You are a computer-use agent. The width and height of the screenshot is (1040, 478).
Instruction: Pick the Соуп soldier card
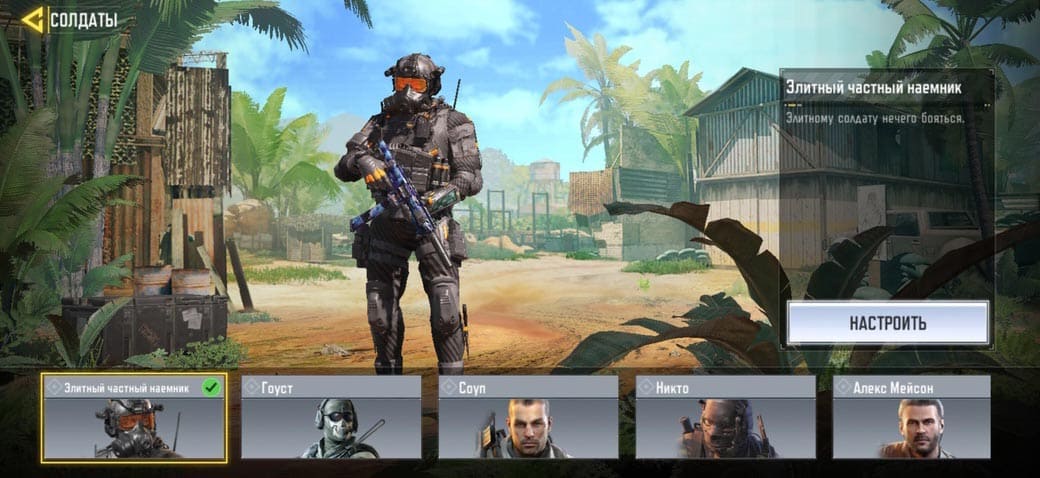coord(528,418)
